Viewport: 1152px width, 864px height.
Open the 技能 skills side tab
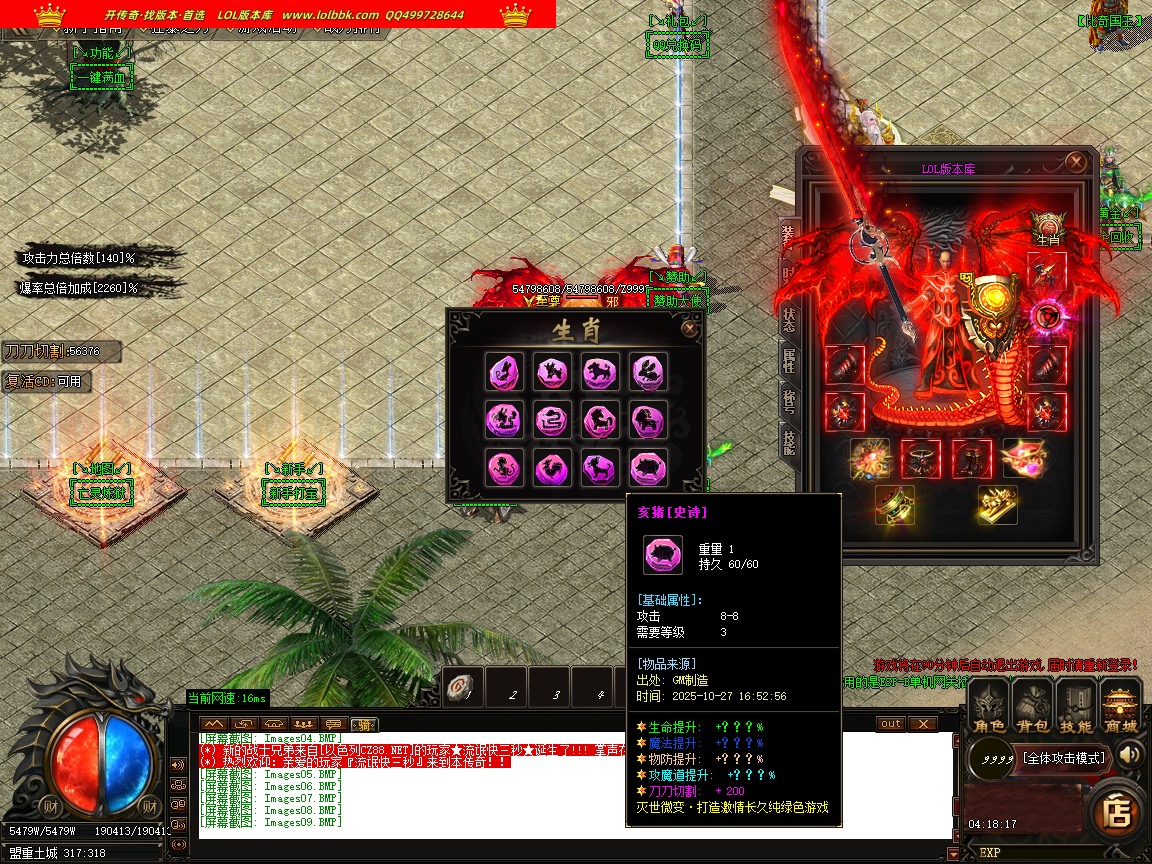point(789,442)
